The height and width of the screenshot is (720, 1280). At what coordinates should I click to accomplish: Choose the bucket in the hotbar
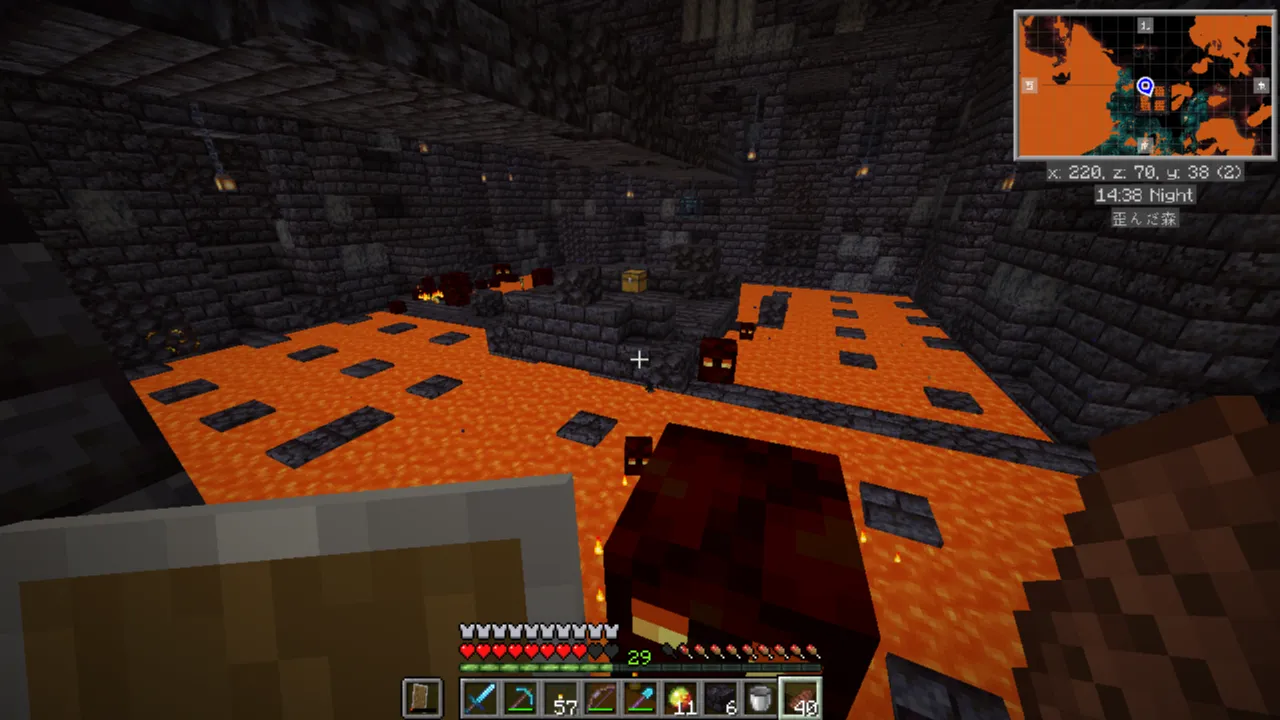click(x=761, y=697)
